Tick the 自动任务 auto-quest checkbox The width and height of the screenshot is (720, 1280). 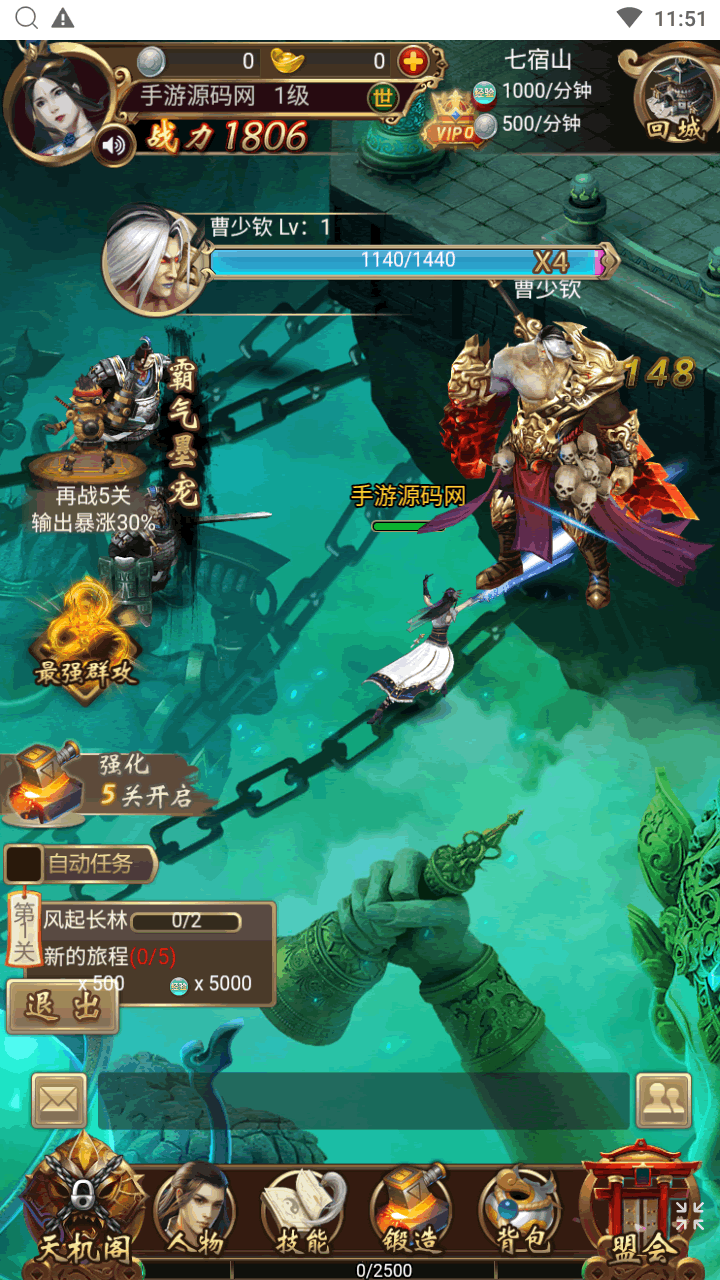24,864
